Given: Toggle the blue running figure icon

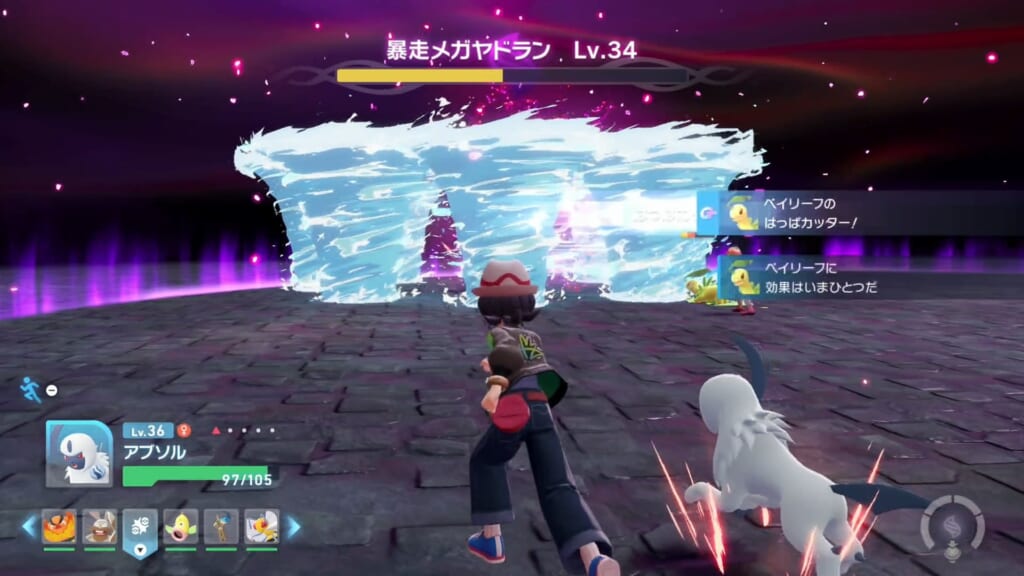Looking at the screenshot, I should click(x=32, y=389).
